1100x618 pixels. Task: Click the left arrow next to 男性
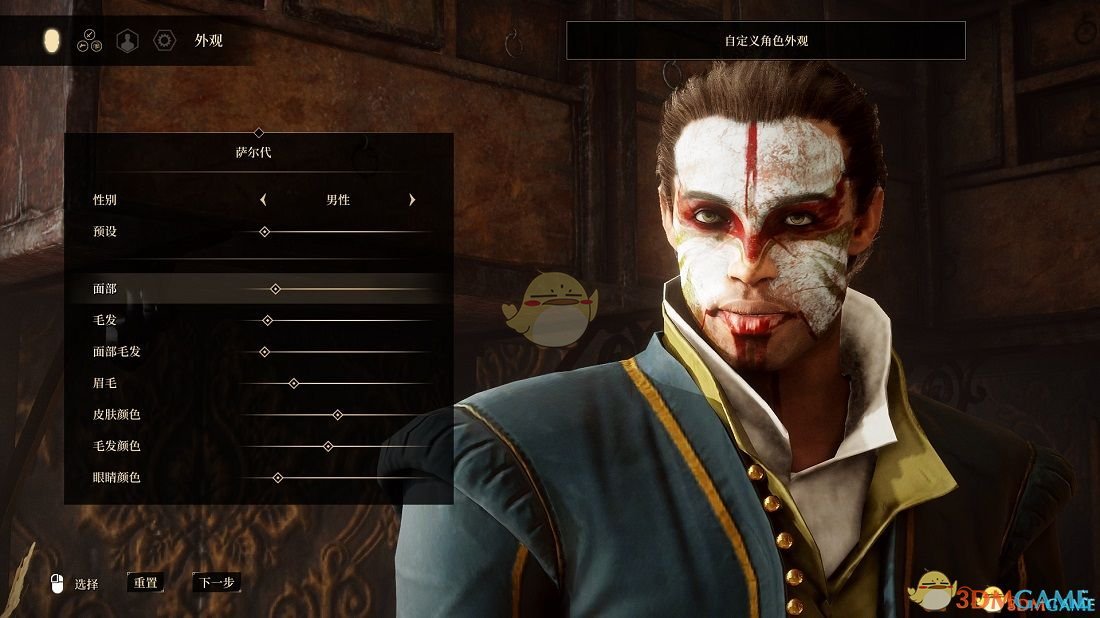click(263, 200)
